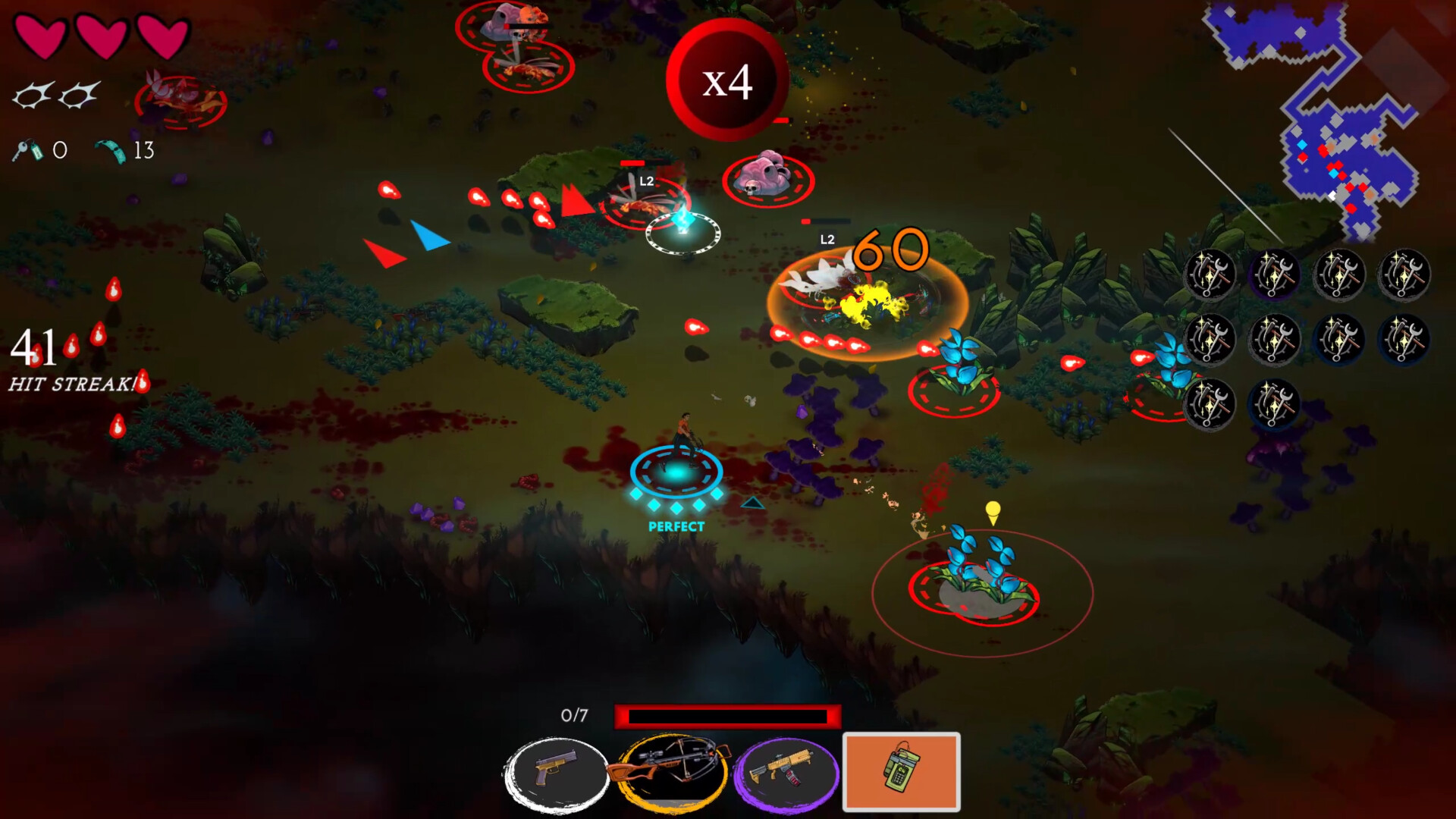This screenshot has height=819, width=1456.
Task: Click the PERFECT reload indicator
Action: tap(675, 526)
